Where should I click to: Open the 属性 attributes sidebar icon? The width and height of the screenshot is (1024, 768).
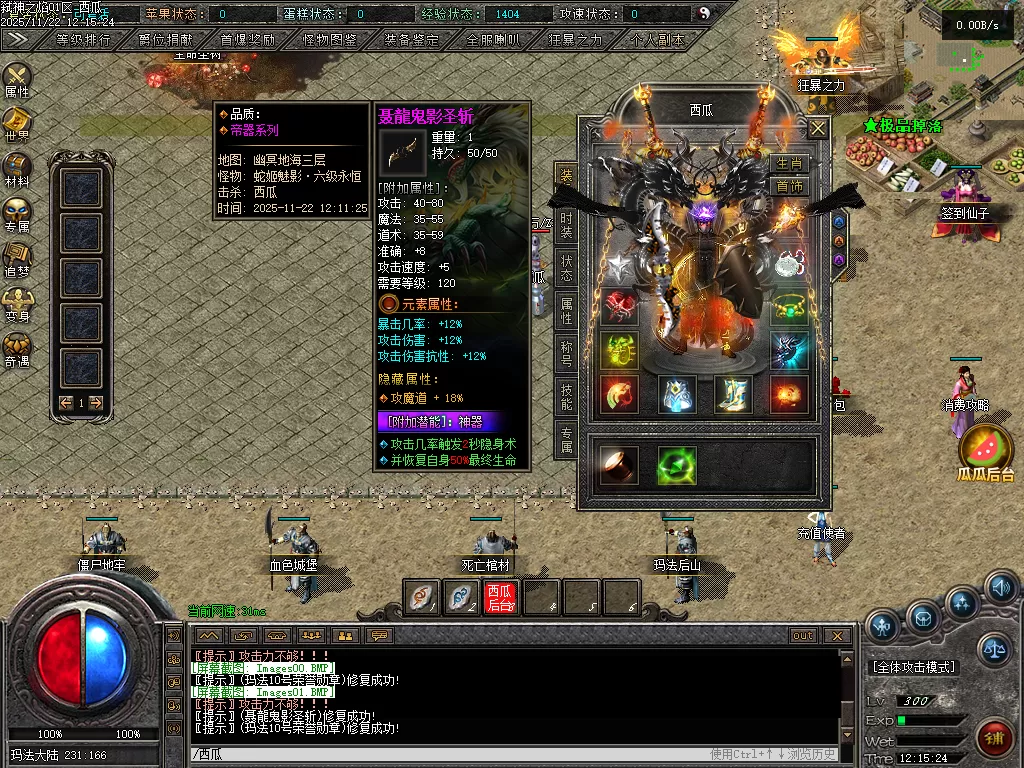tap(17, 80)
